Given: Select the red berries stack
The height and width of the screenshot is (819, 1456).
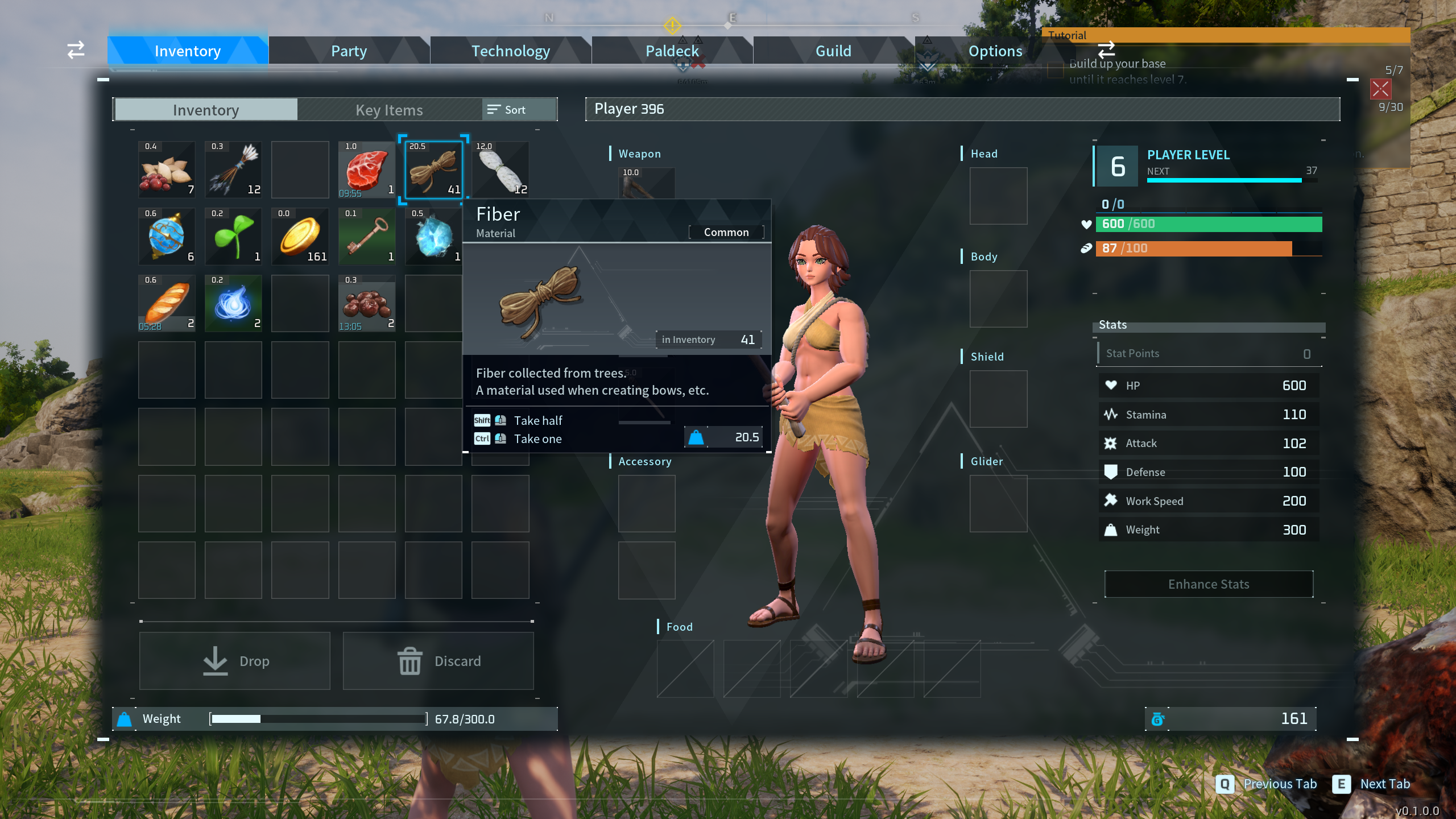Looking at the screenshot, I should coord(367,303).
